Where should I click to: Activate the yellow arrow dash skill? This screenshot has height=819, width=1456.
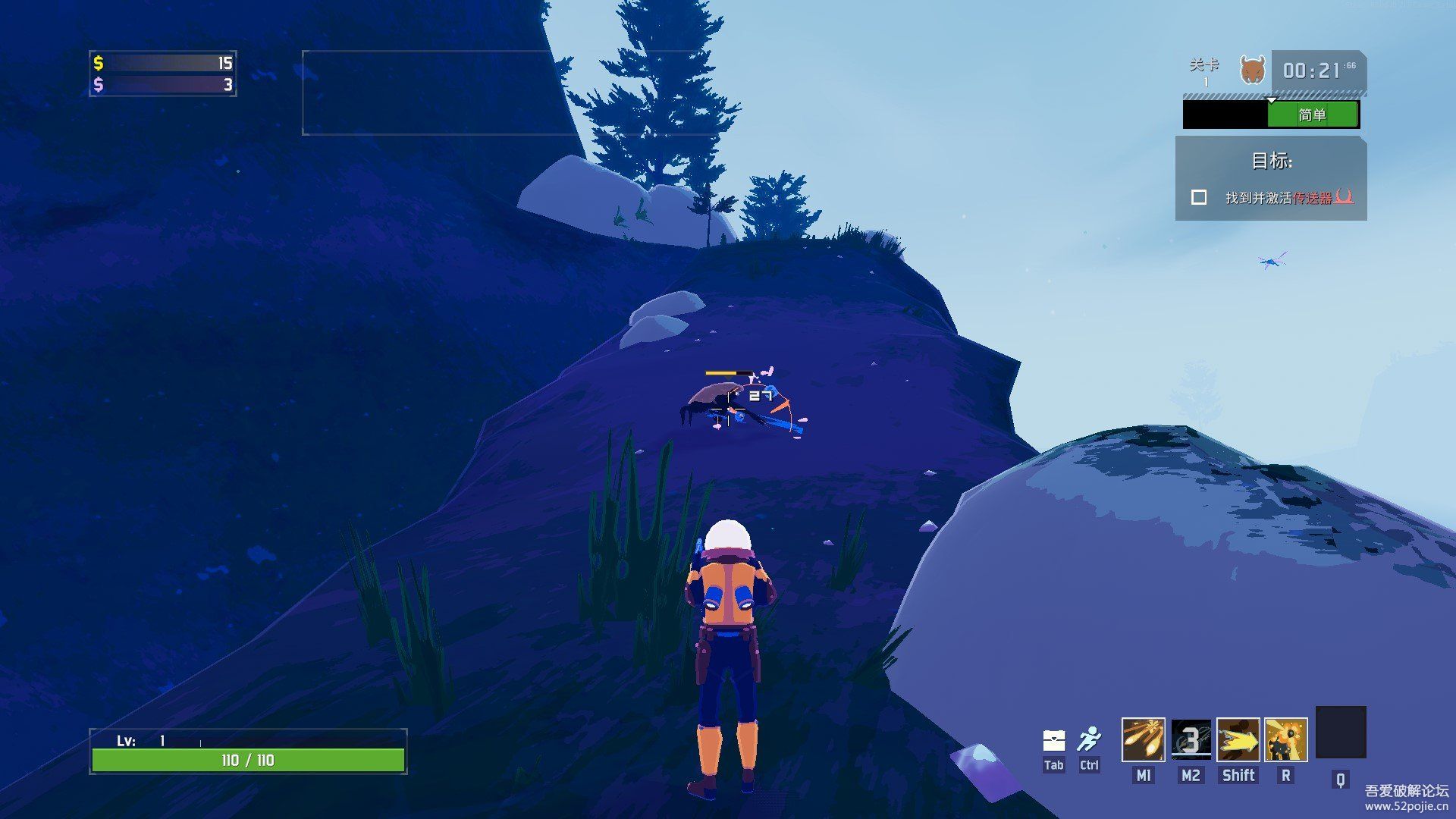(x=1238, y=739)
